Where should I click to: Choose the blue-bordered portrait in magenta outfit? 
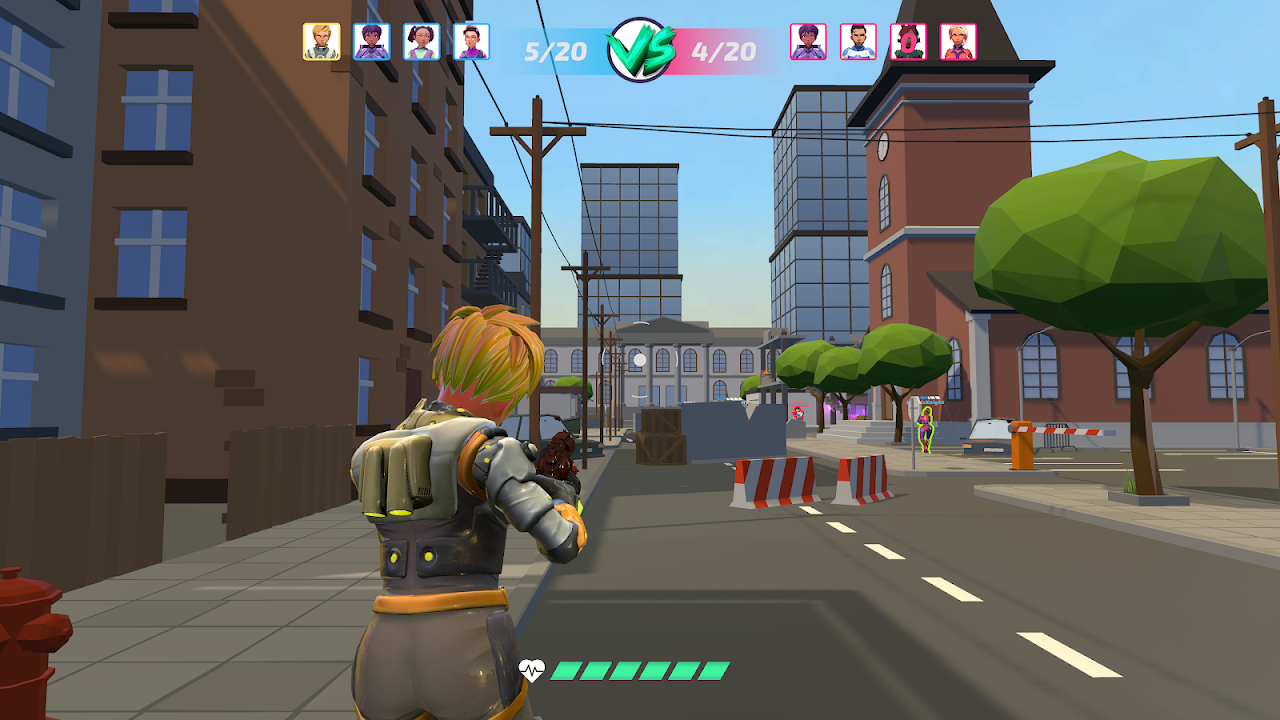(x=472, y=42)
